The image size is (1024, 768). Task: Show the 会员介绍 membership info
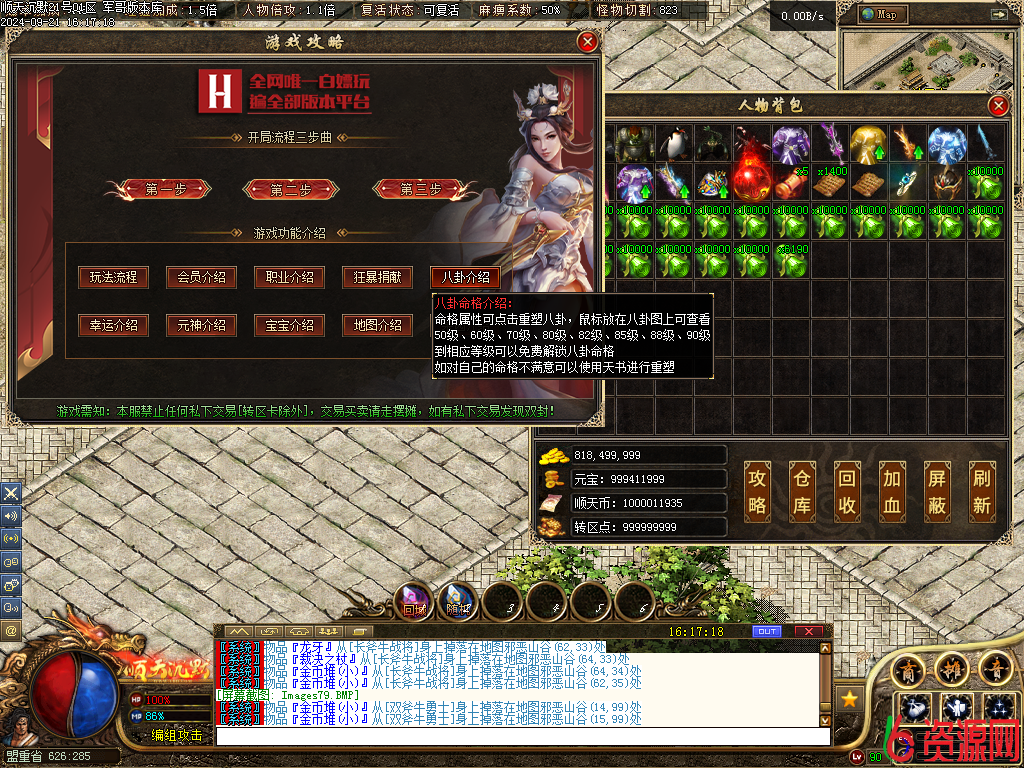[201, 277]
